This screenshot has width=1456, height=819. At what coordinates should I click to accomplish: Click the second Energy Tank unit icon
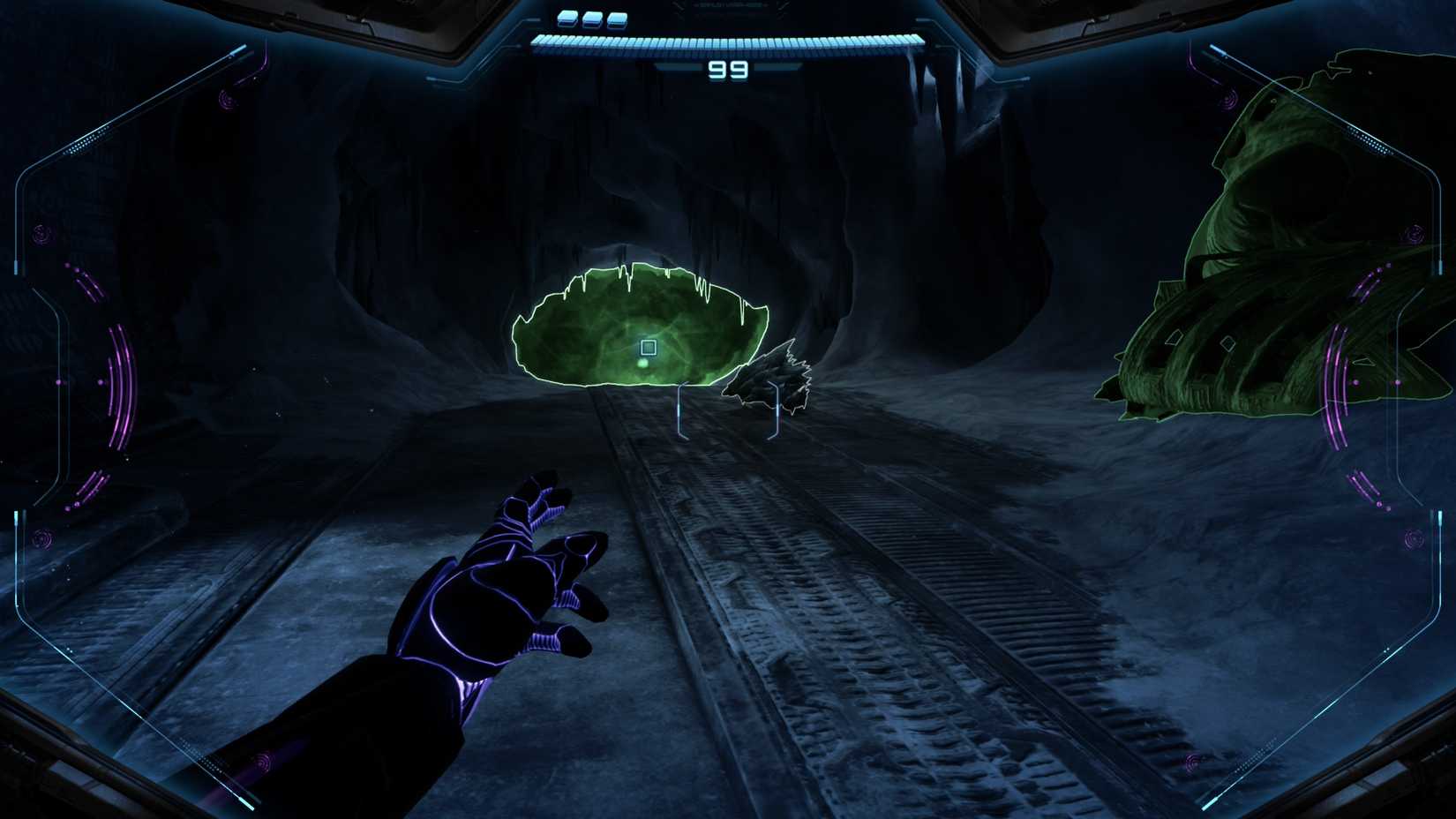pos(589,19)
